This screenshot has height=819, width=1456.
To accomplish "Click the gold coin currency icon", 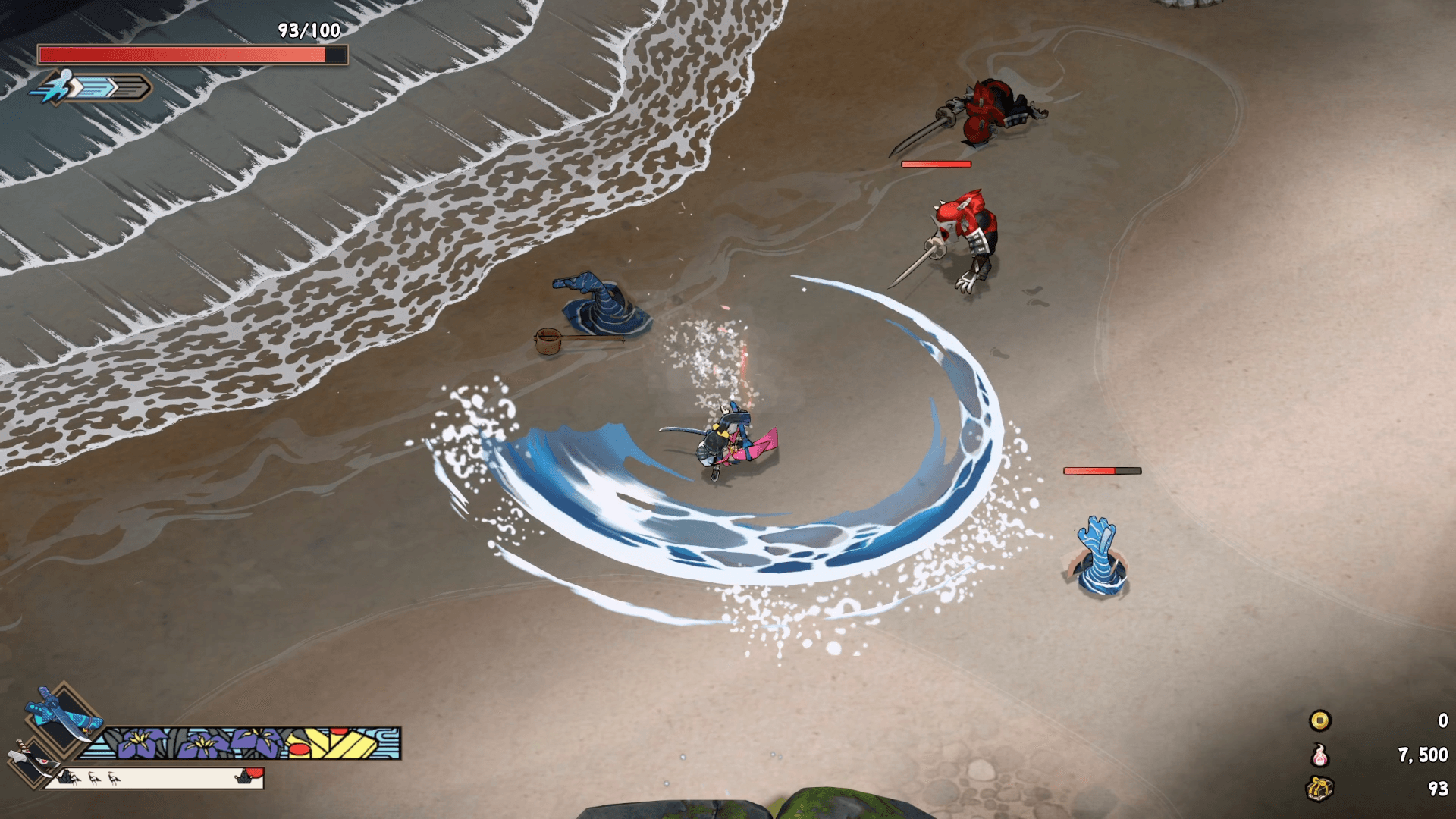I will [1319, 720].
